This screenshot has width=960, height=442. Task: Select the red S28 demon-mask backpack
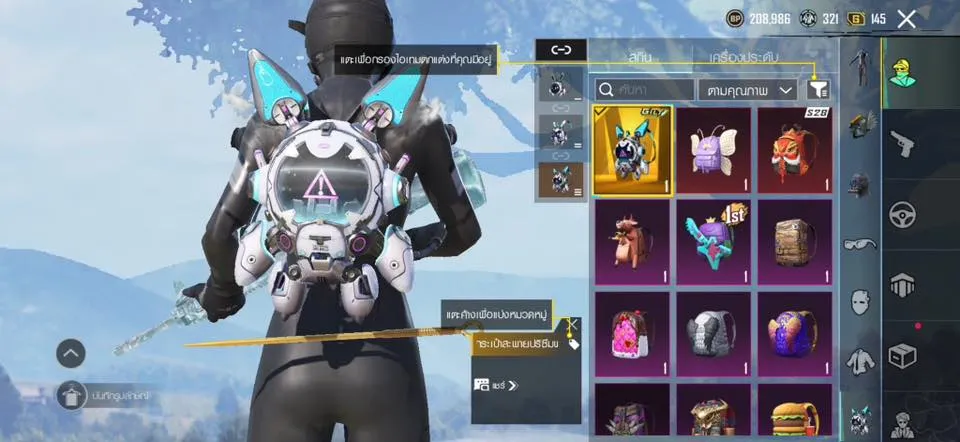pyautogui.click(x=795, y=150)
